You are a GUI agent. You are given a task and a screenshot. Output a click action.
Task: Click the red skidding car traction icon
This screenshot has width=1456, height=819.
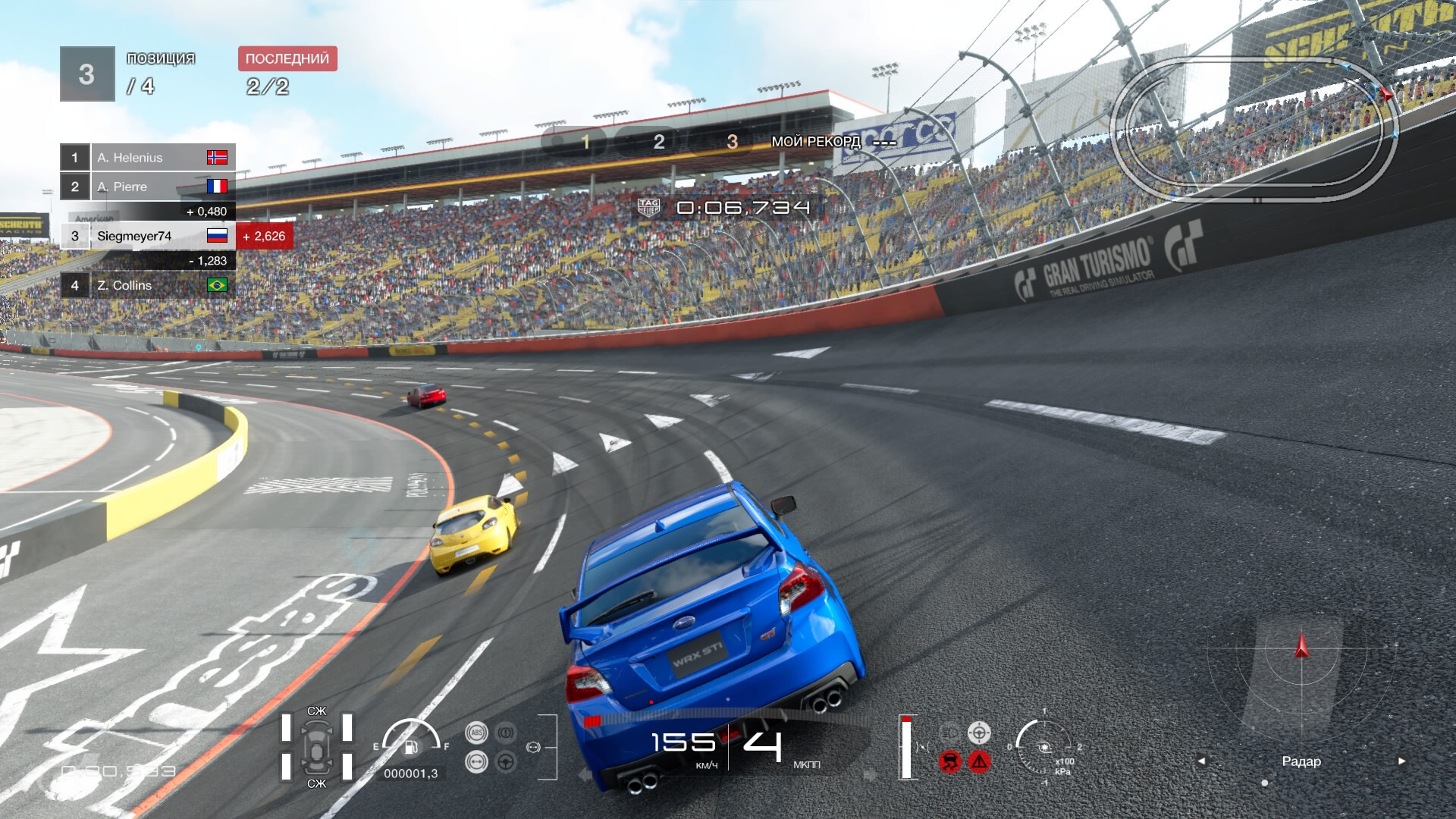[x=949, y=761]
